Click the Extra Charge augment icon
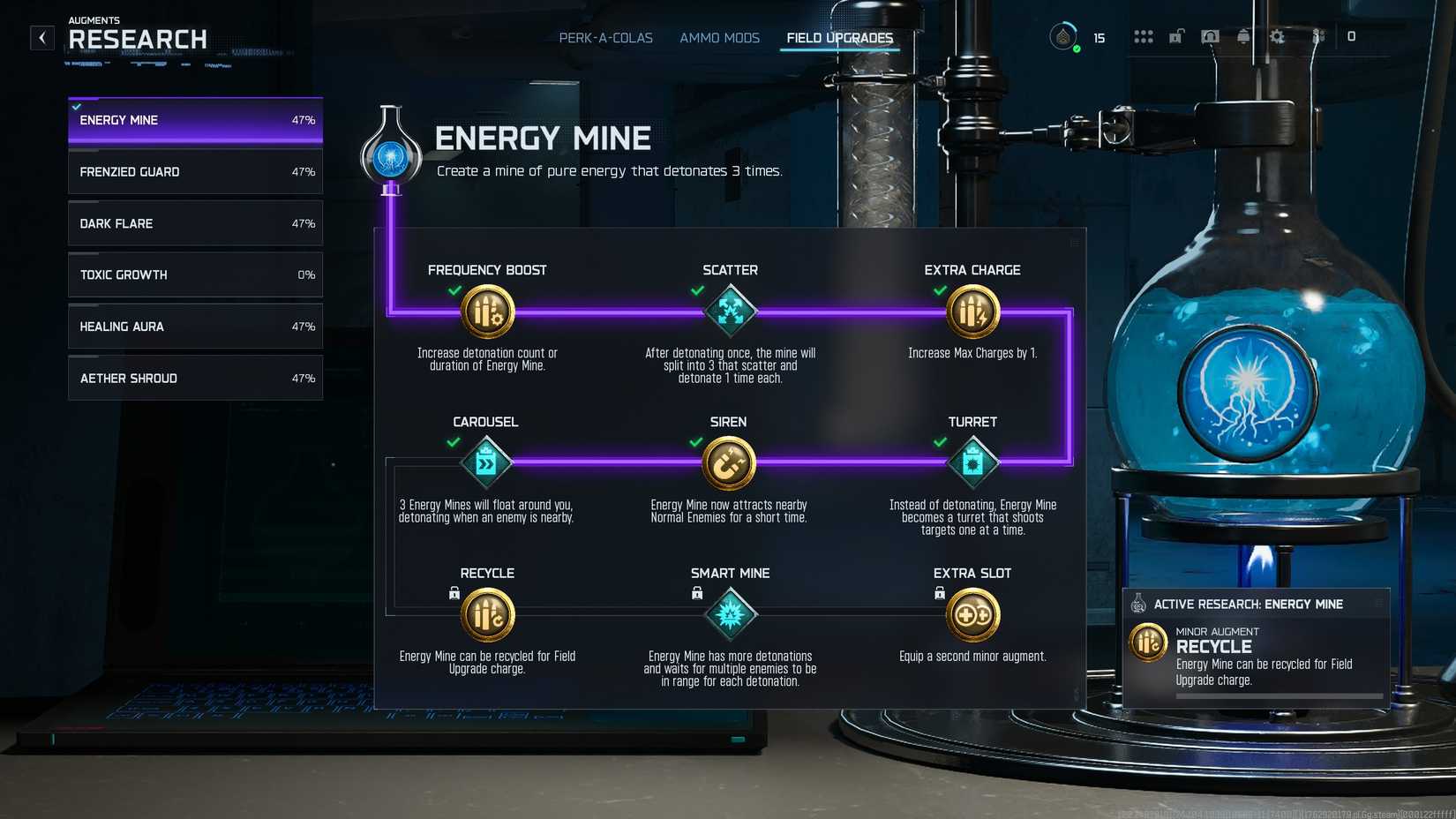 [x=972, y=311]
